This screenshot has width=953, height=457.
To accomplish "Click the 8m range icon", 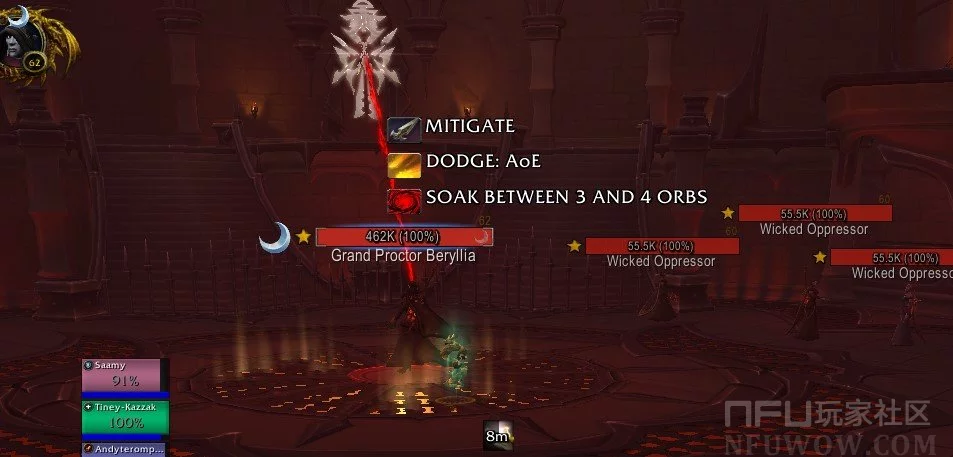I will click(x=498, y=436).
